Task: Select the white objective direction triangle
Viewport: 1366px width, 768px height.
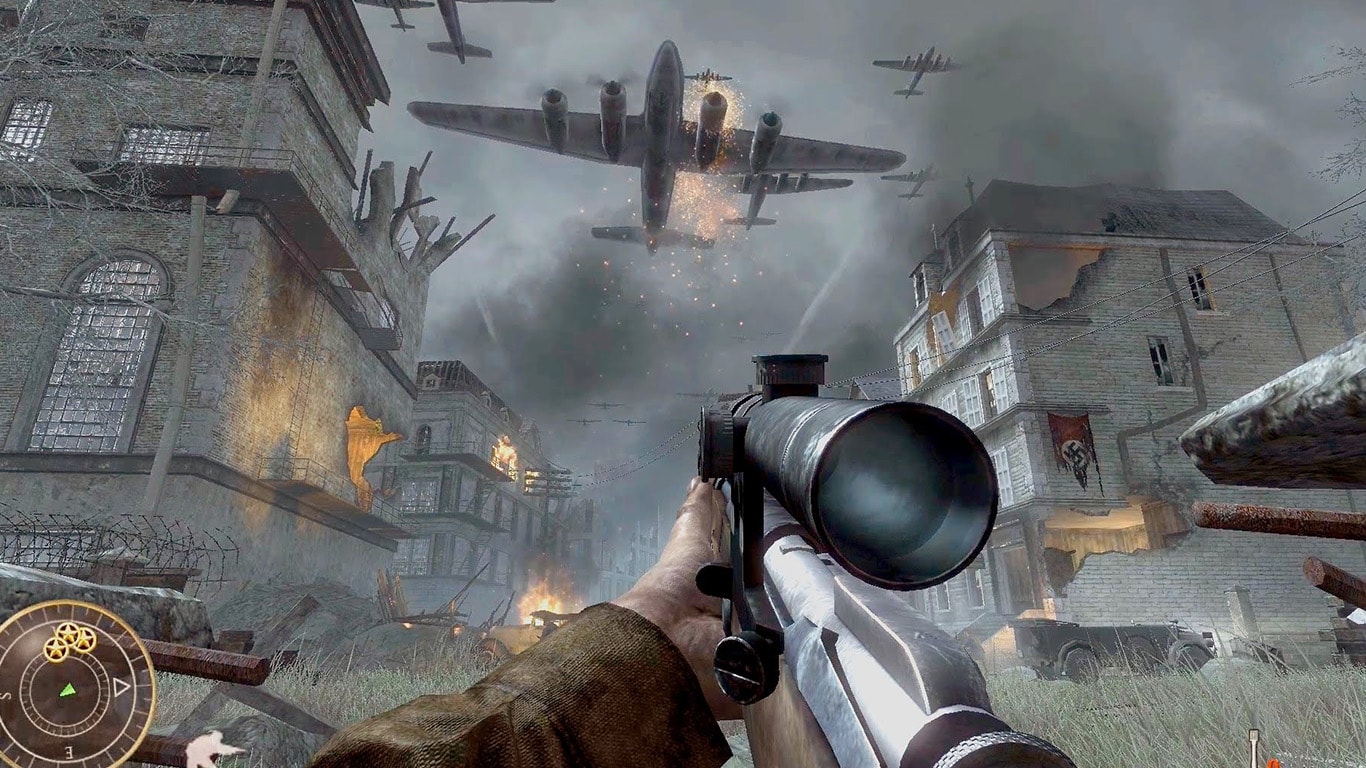Action: pos(120,686)
